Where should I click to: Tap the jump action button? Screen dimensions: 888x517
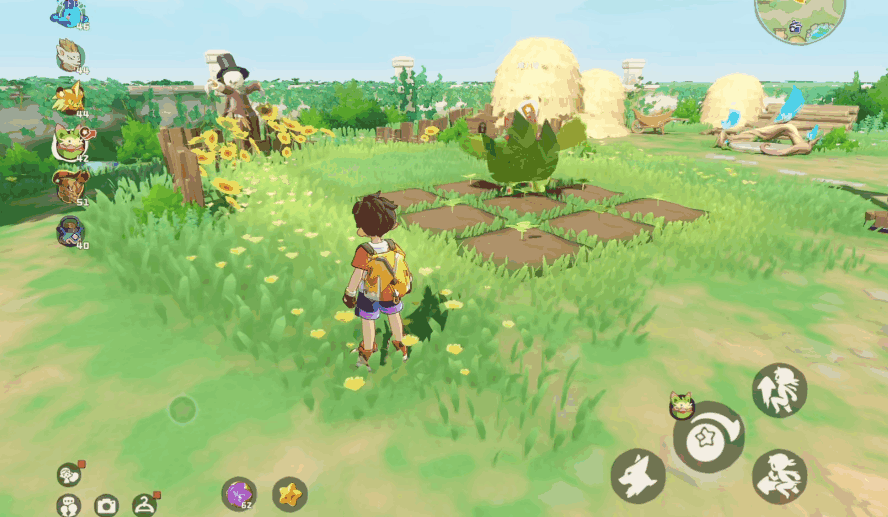(779, 390)
